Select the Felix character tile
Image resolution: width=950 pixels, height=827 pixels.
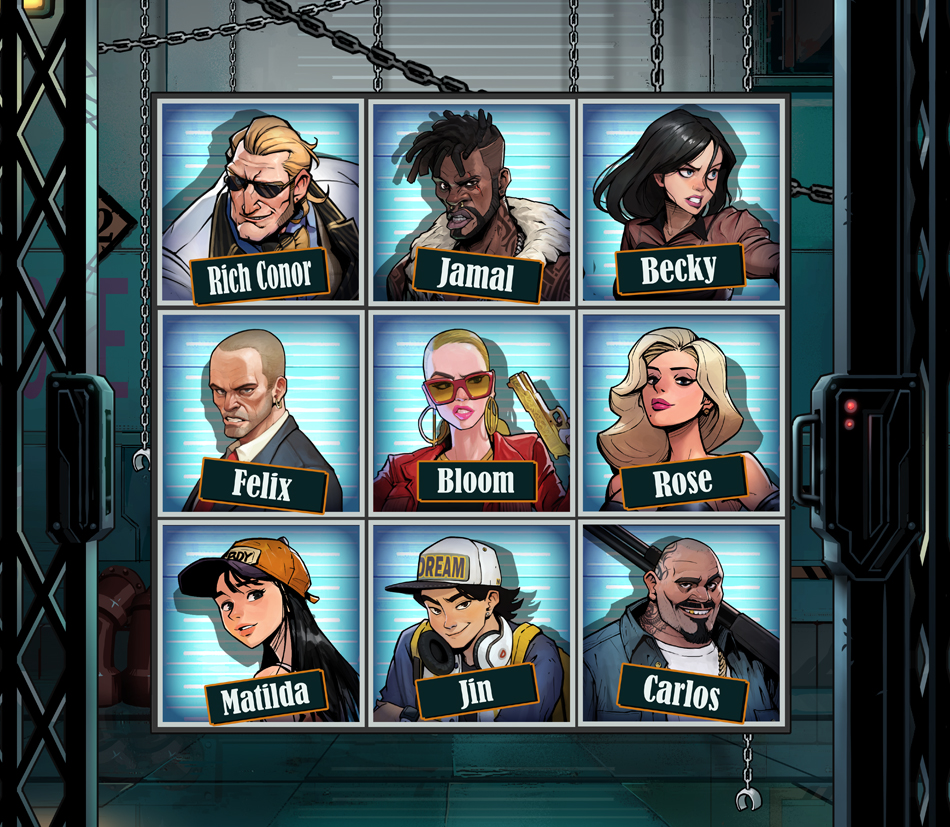(x=260, y=412)
